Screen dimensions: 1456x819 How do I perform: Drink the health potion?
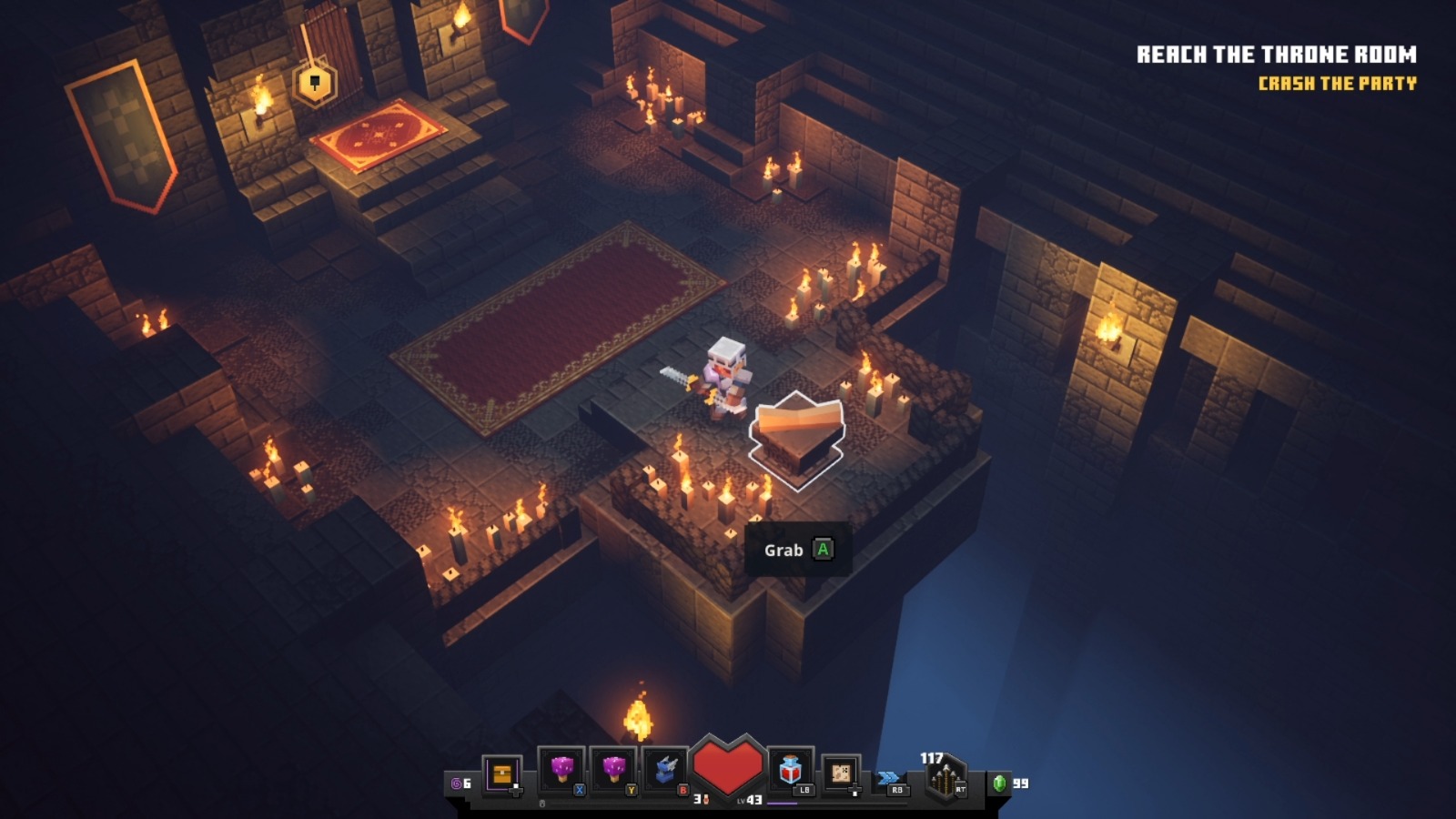790,771
